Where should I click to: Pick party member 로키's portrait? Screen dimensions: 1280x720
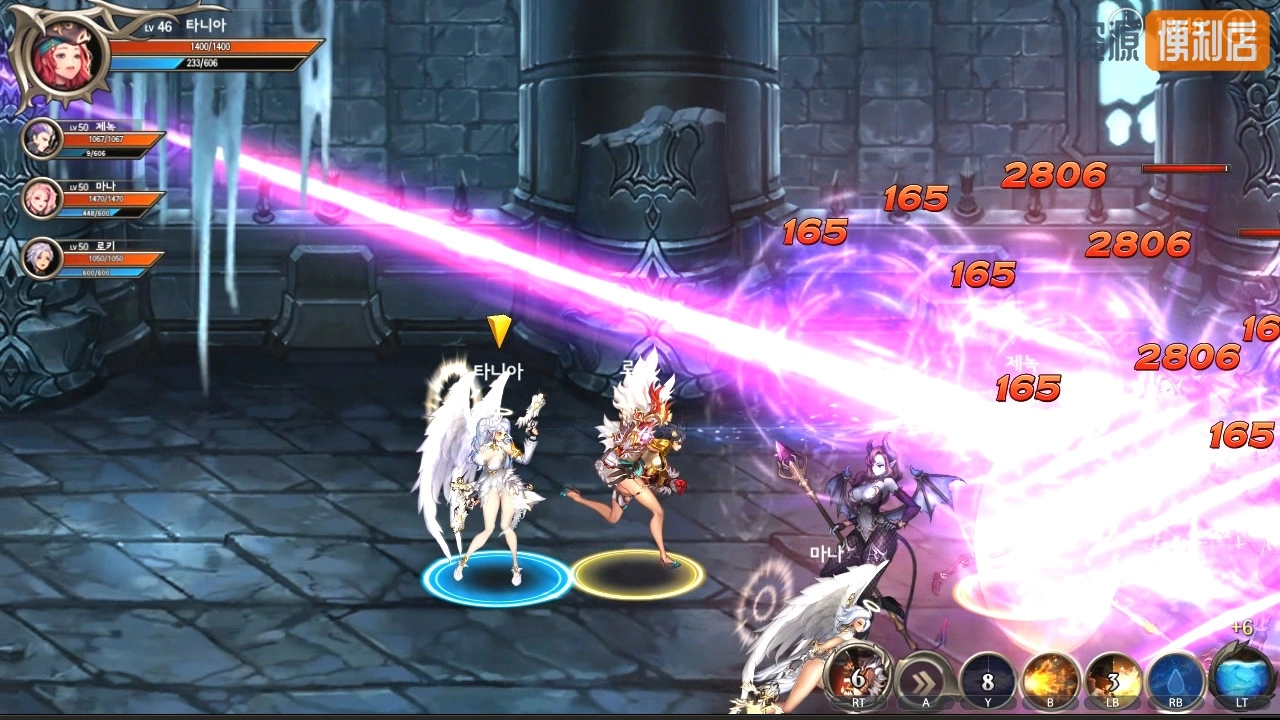tap(42, 258)
